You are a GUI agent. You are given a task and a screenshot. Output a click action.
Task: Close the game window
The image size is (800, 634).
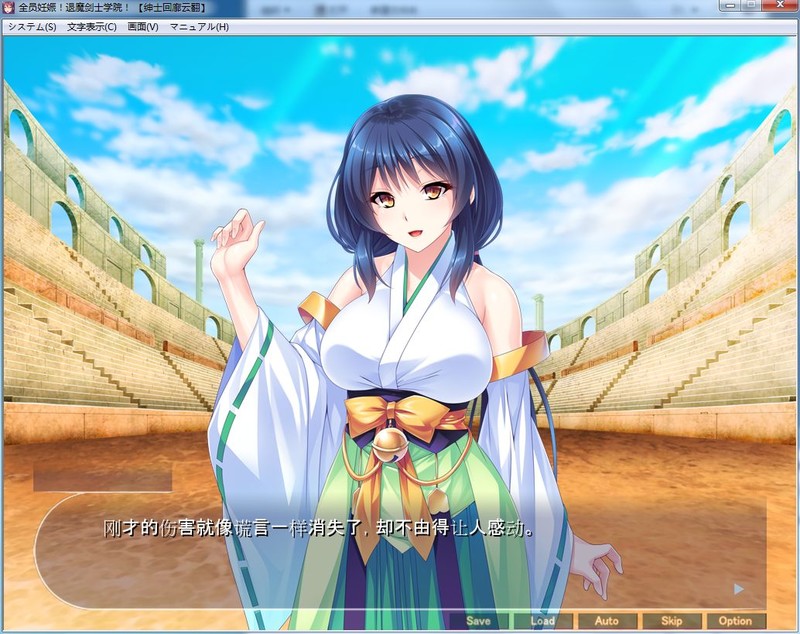pos(777,7)
